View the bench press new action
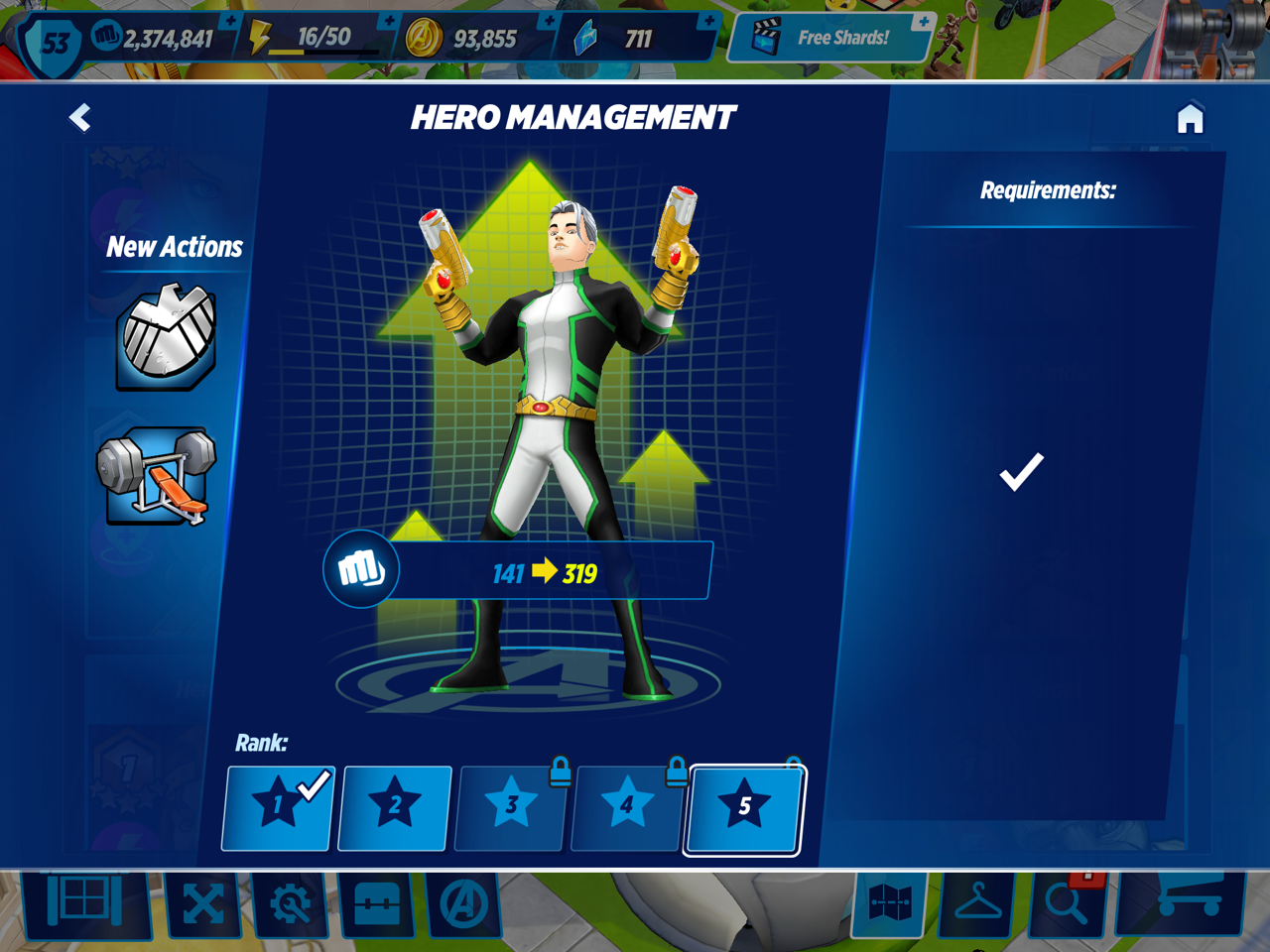Image resolution: width=1270 pixels, height=952 pixels. click(x=157, y=475)
